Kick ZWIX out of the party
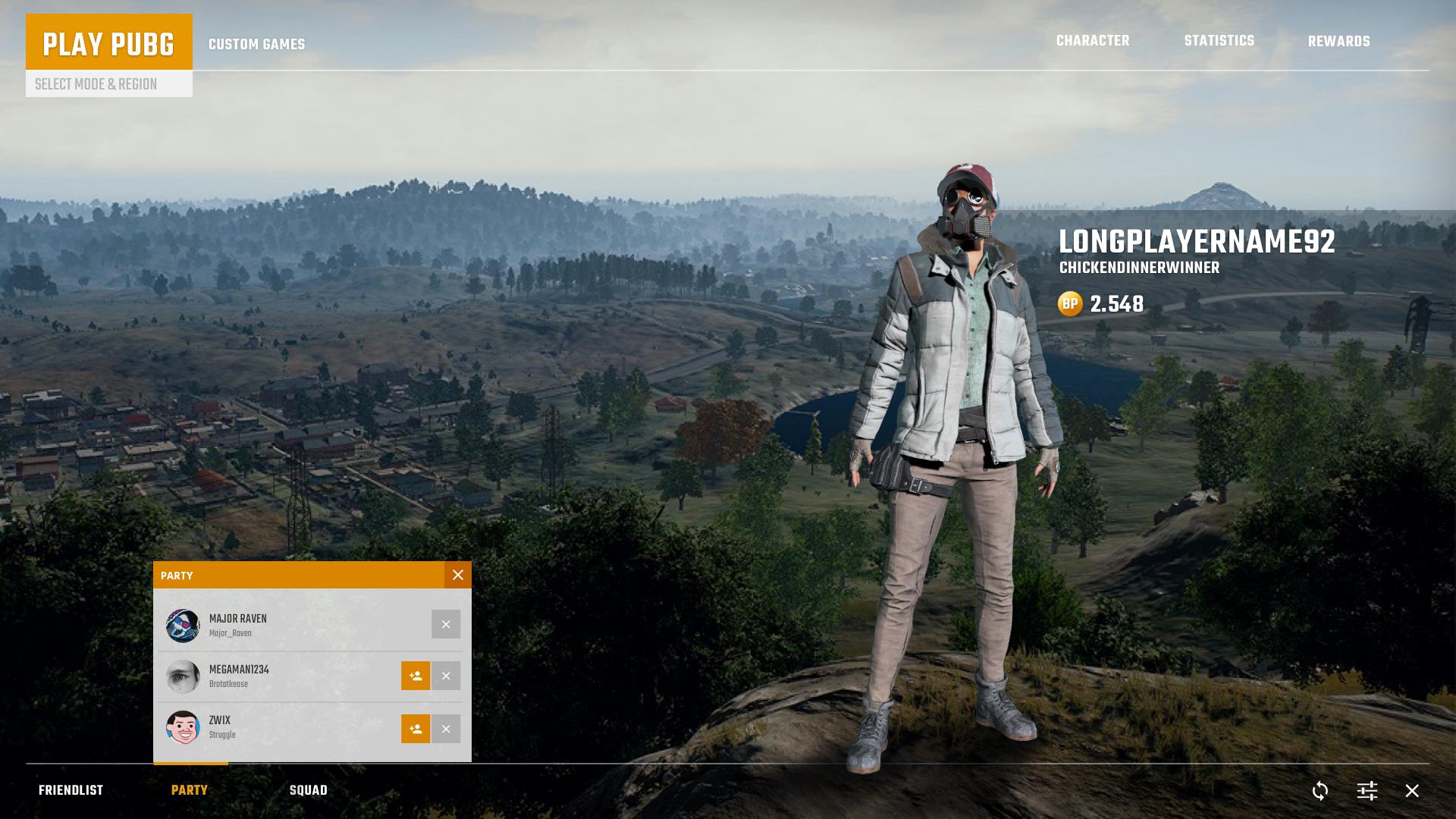Image resolution: width=1456 pixels, height=819 pixels. 446,729
